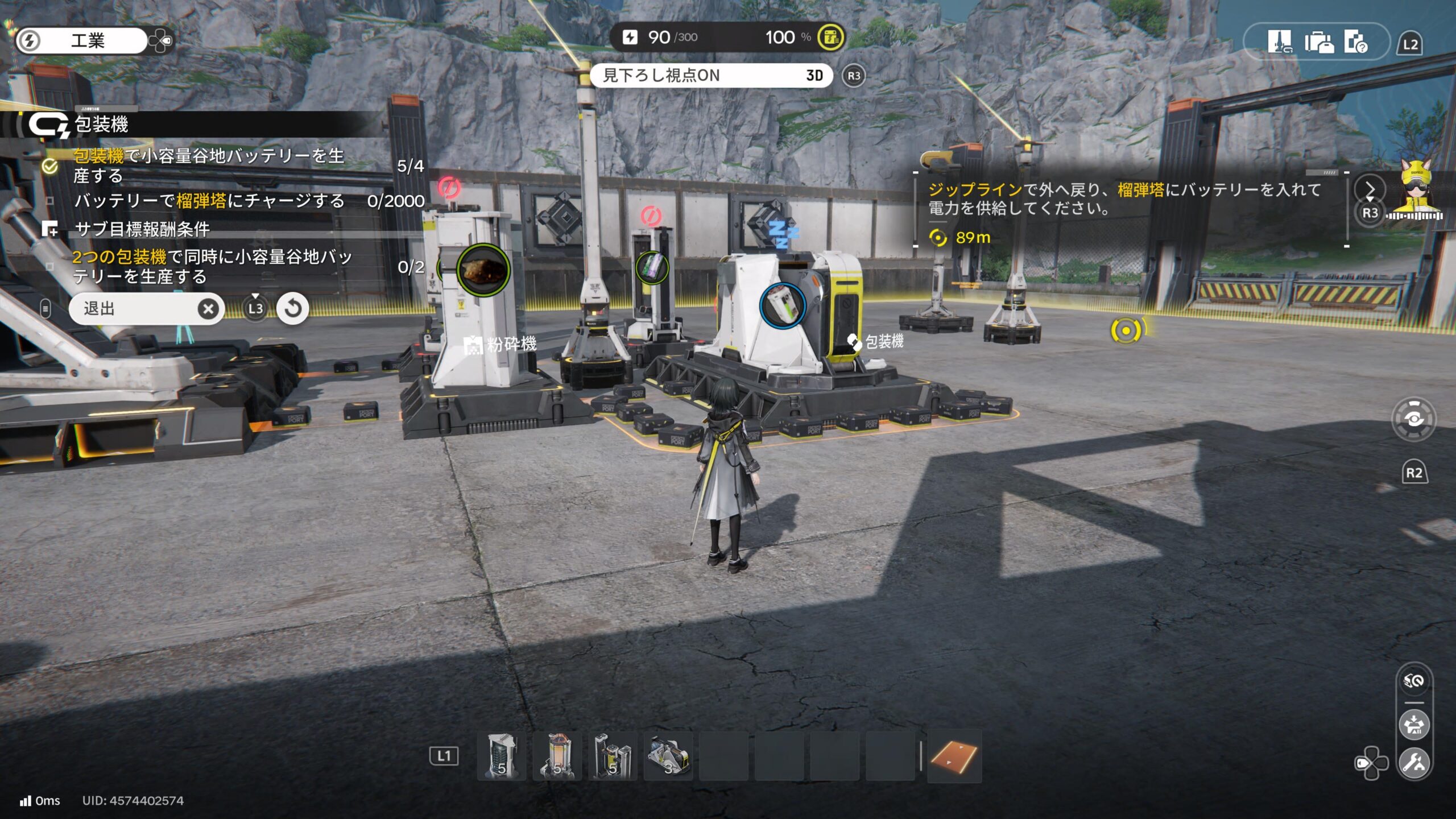Activate the eye scan view button
Screen dimensions: 1456x819
point(1414,420)
